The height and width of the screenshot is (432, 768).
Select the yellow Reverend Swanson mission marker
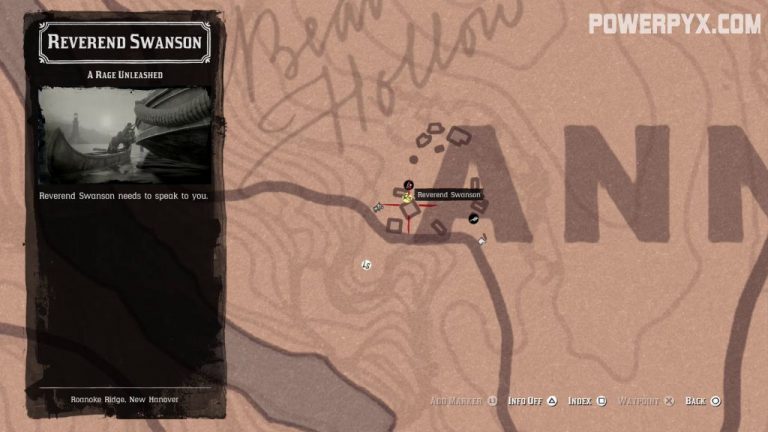[408, 197]
